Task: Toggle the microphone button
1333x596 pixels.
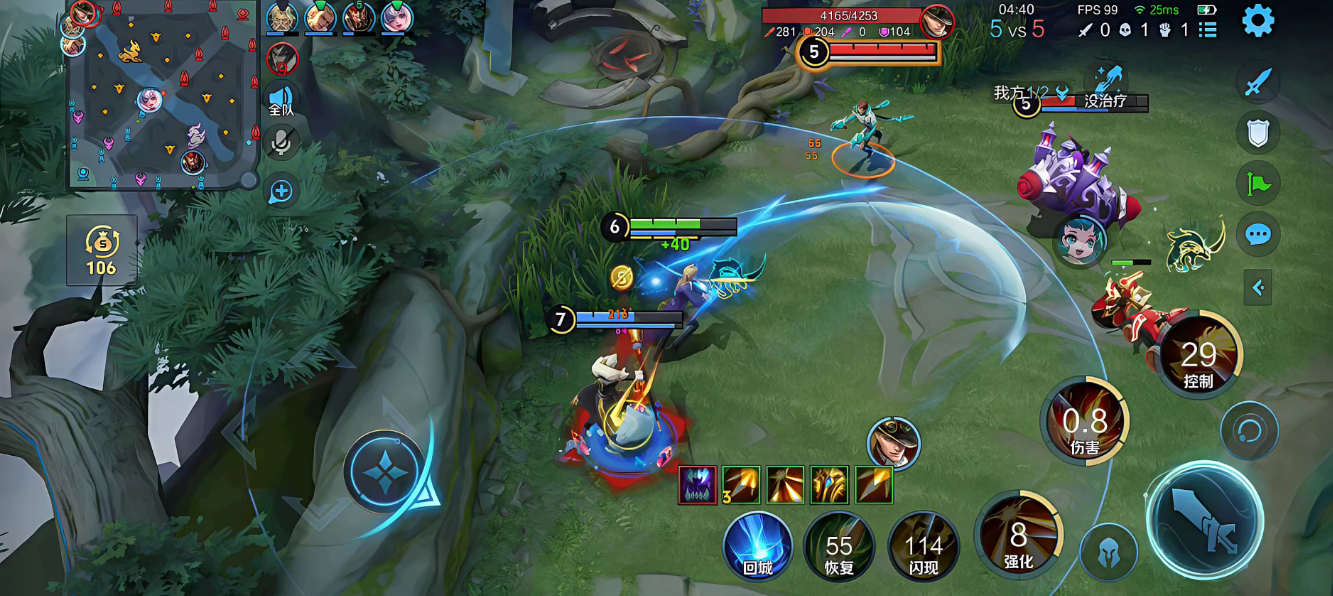Action: pos(281,143)
